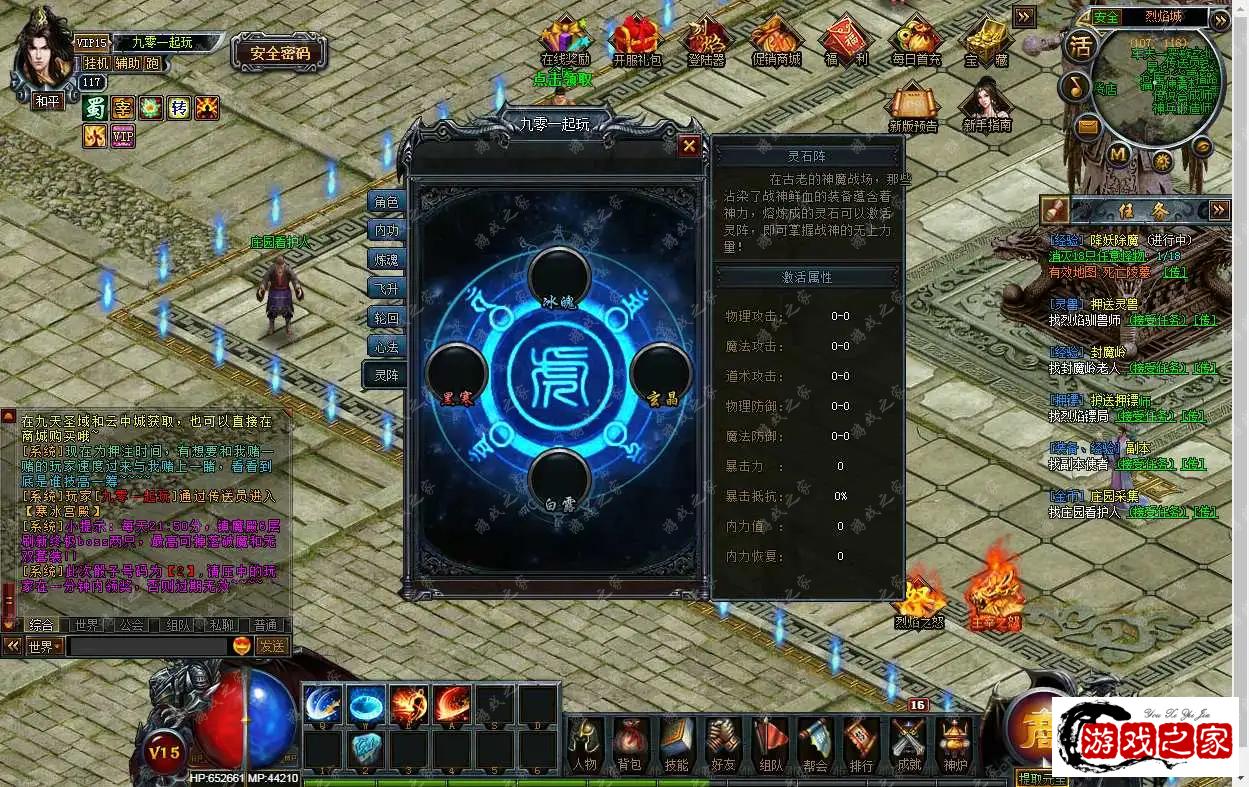Close the 灵石阵 character panel

pos(688,146)
